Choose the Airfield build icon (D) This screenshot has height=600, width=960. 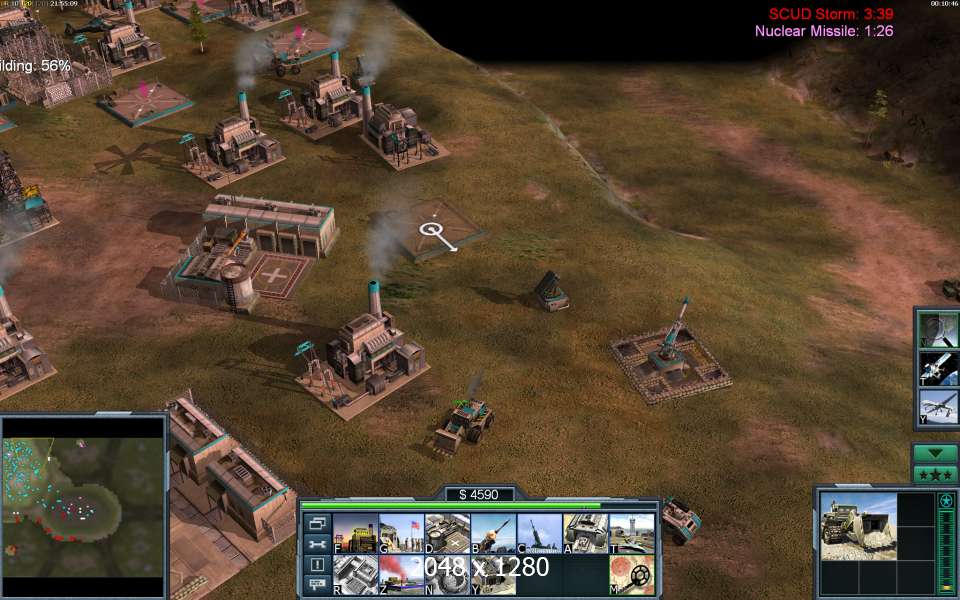click(x=447, y=534)
